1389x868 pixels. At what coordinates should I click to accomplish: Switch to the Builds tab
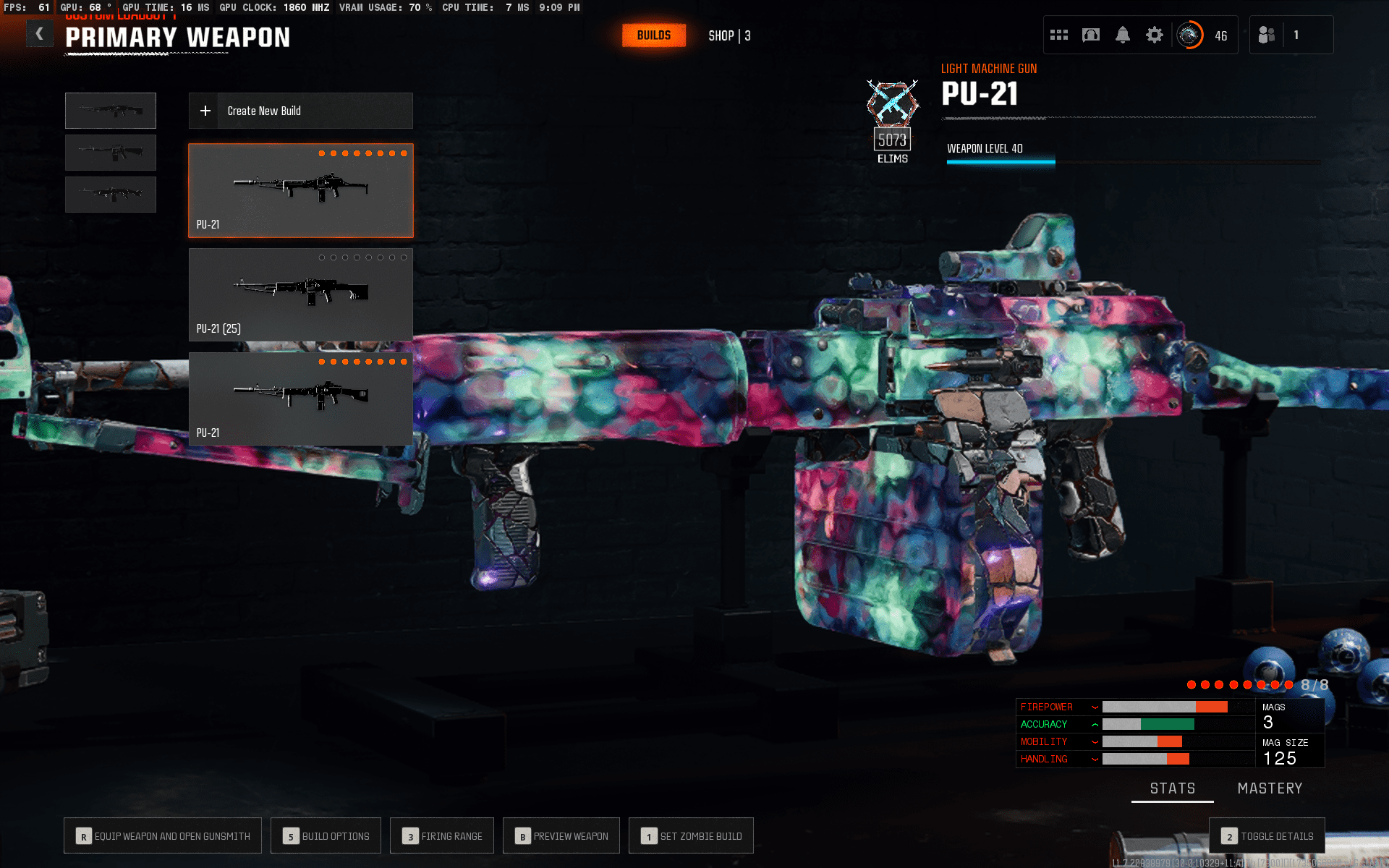pyautogui.click(x=653, y=35)
